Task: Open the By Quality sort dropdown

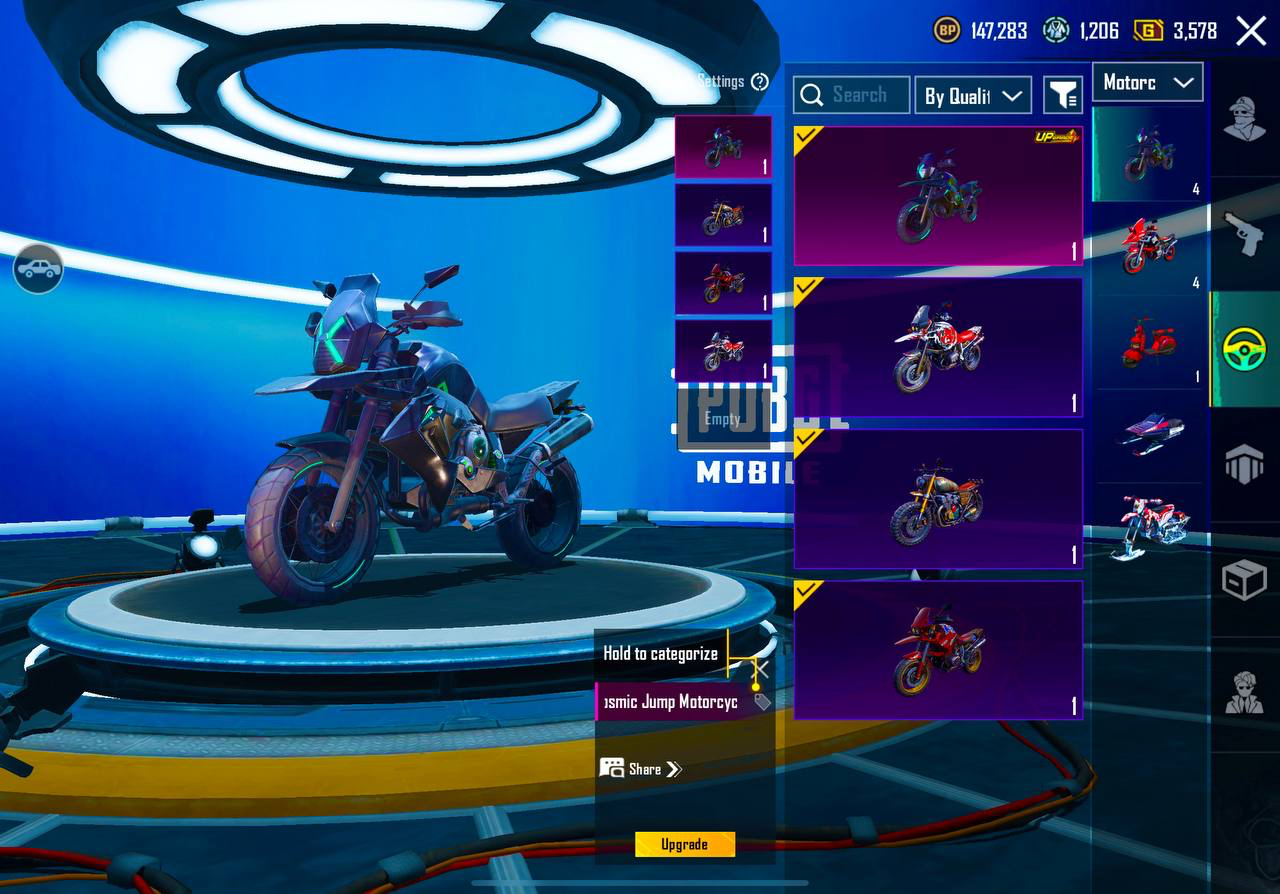Action: pos(973,95)
